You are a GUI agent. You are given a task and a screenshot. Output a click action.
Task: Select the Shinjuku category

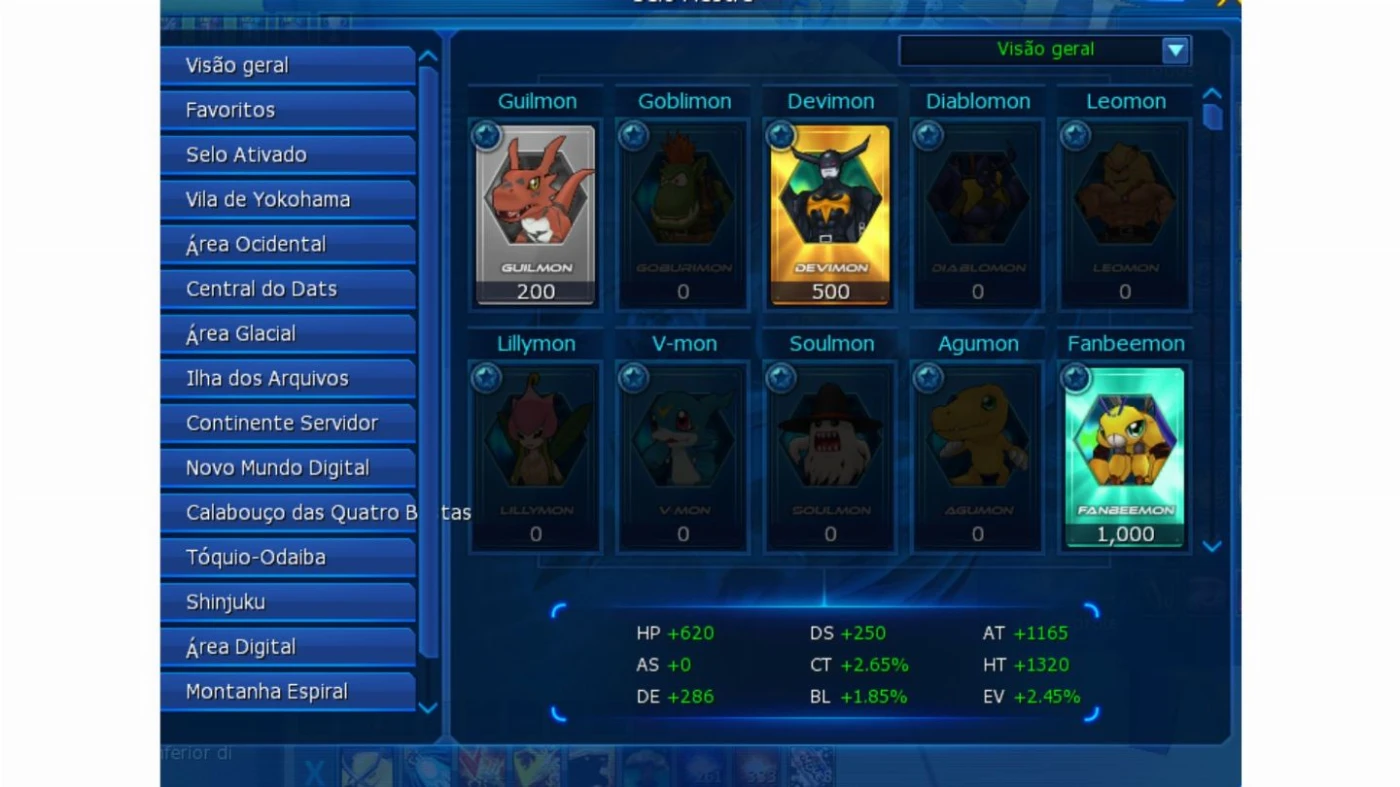click(x=287, y=602)
